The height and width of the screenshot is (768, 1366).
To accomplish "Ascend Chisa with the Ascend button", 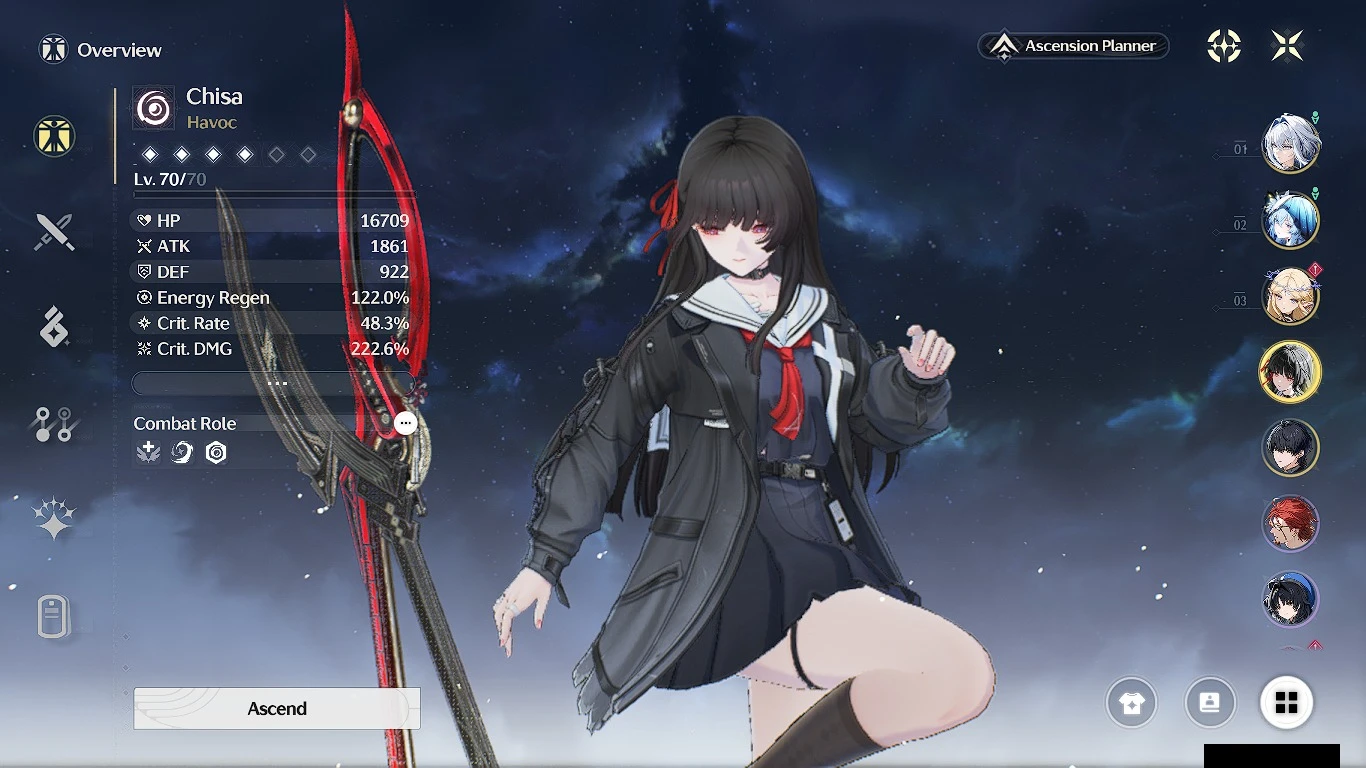I will click(x=277, y=708).
